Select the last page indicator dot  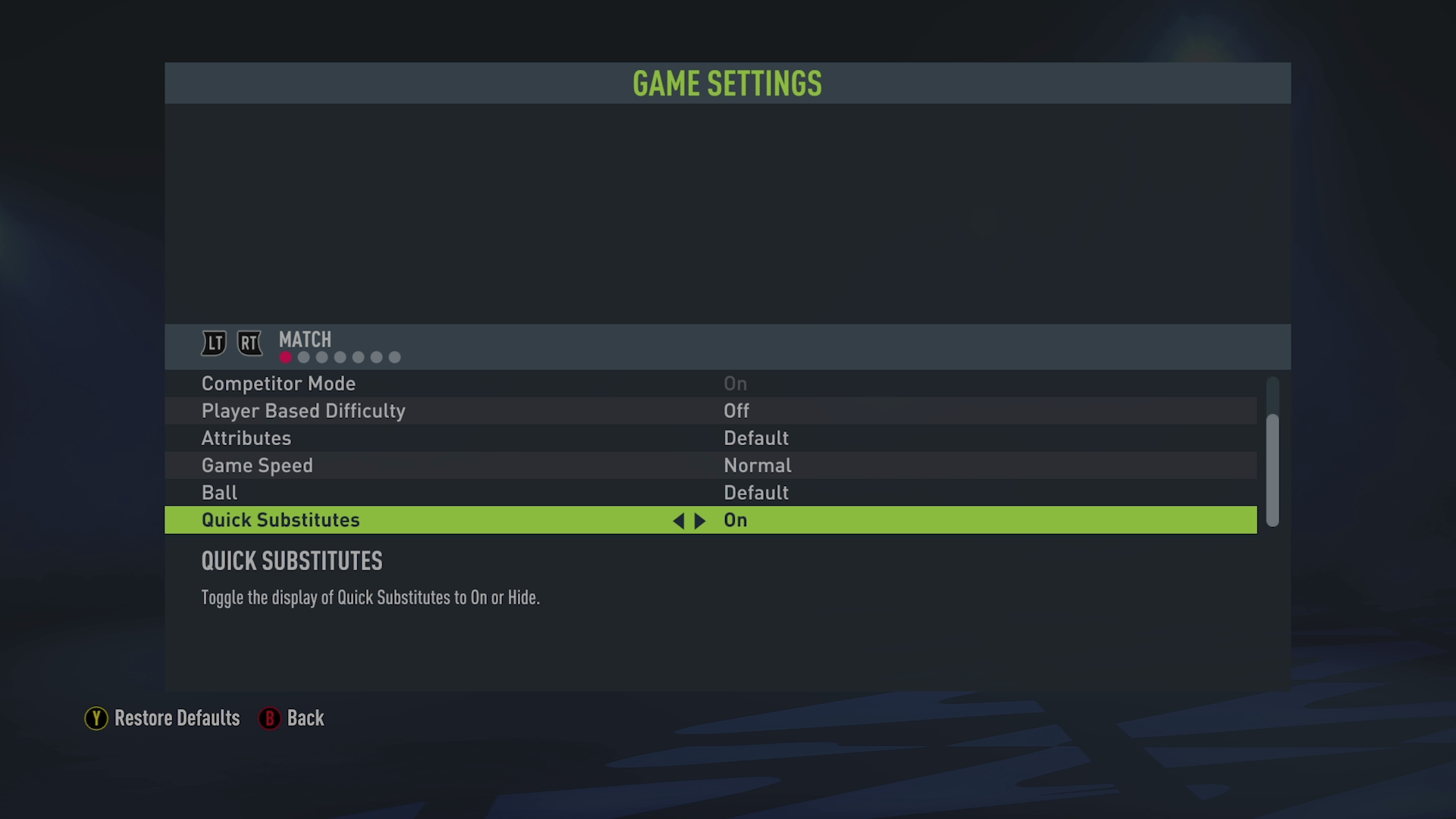click(394, 356)
